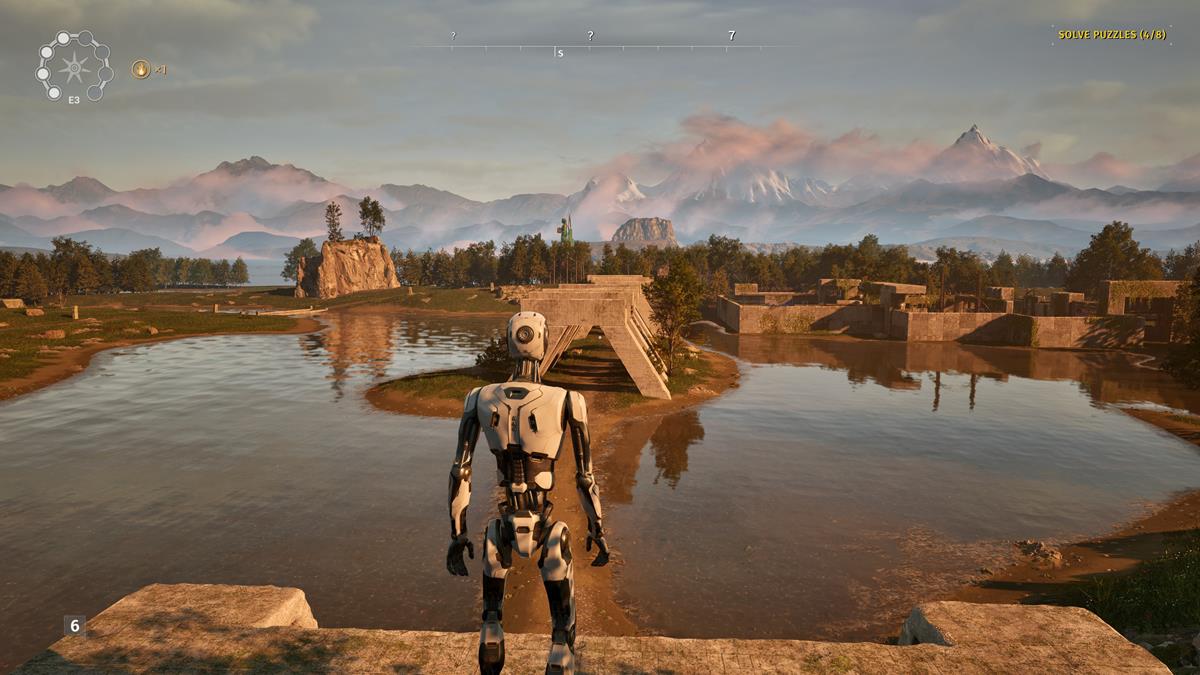This screenshot has width=1200, height=675.
Task: Select the puzzle 7 compass marker
Action: pyautogui.click(x=731, y=36)
